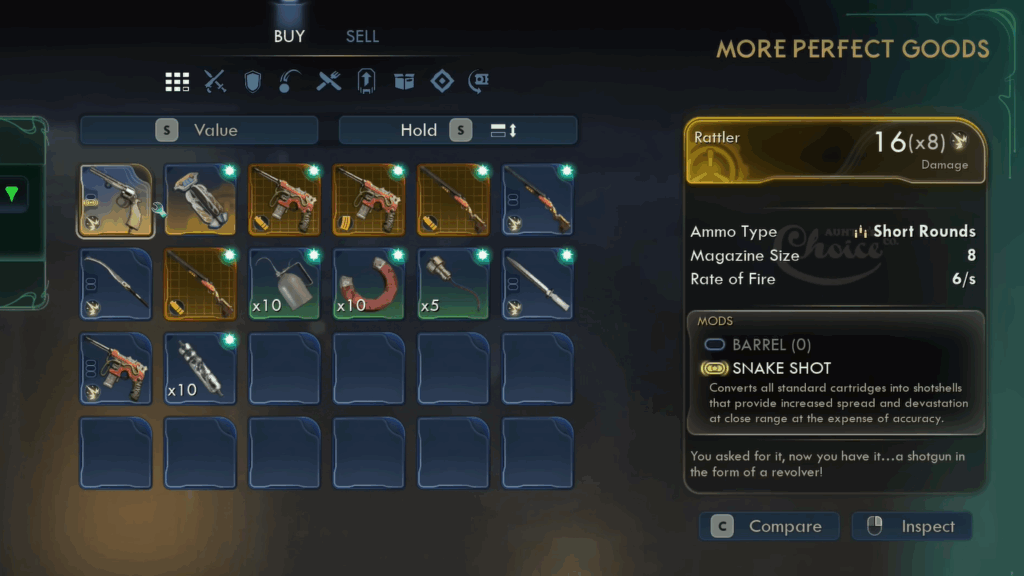Show all items with the grid filter
Screen dimensions: 1024x576
[177, 82]
